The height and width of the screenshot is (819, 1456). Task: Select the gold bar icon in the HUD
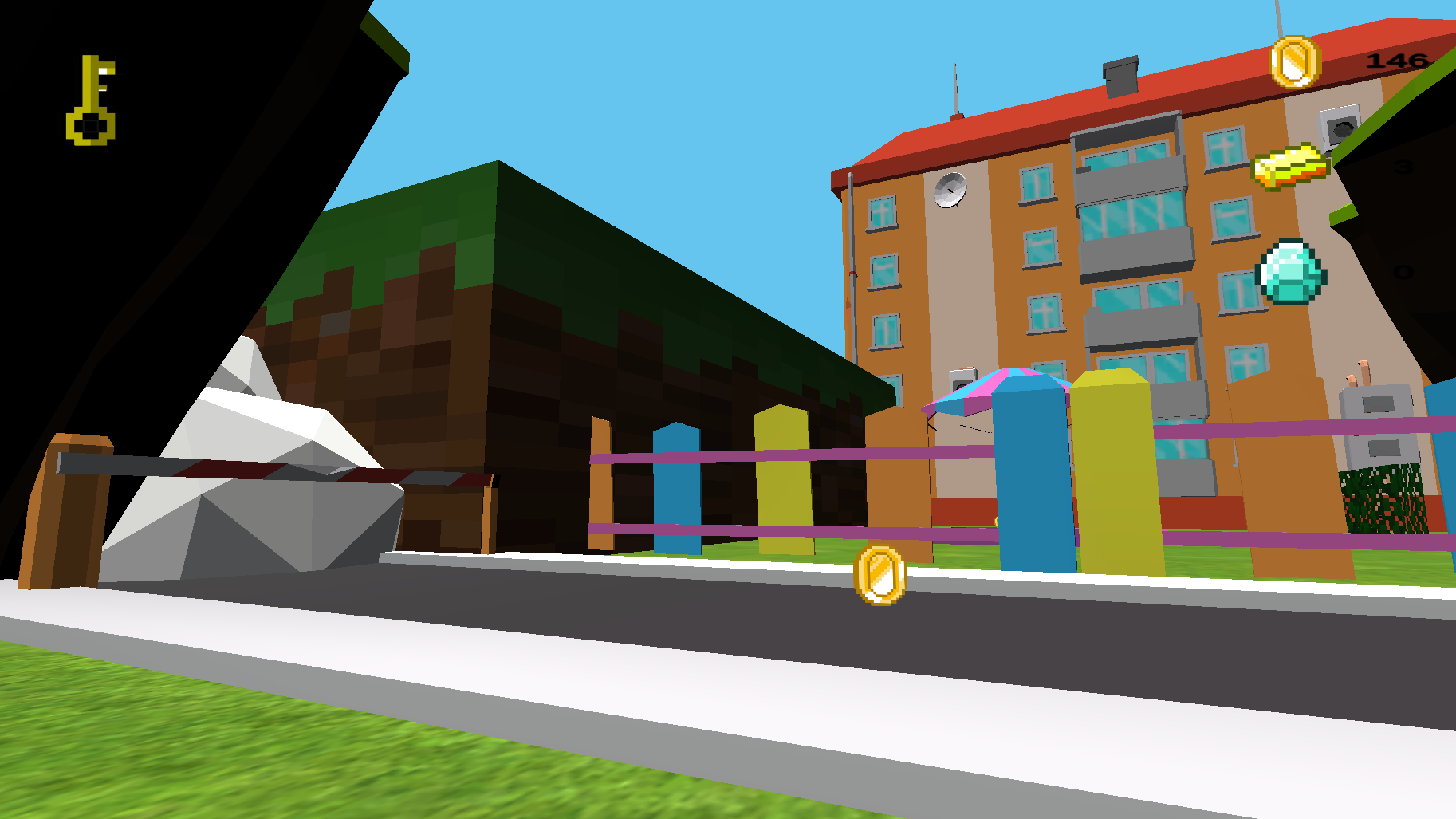[x=1292, y=165]
